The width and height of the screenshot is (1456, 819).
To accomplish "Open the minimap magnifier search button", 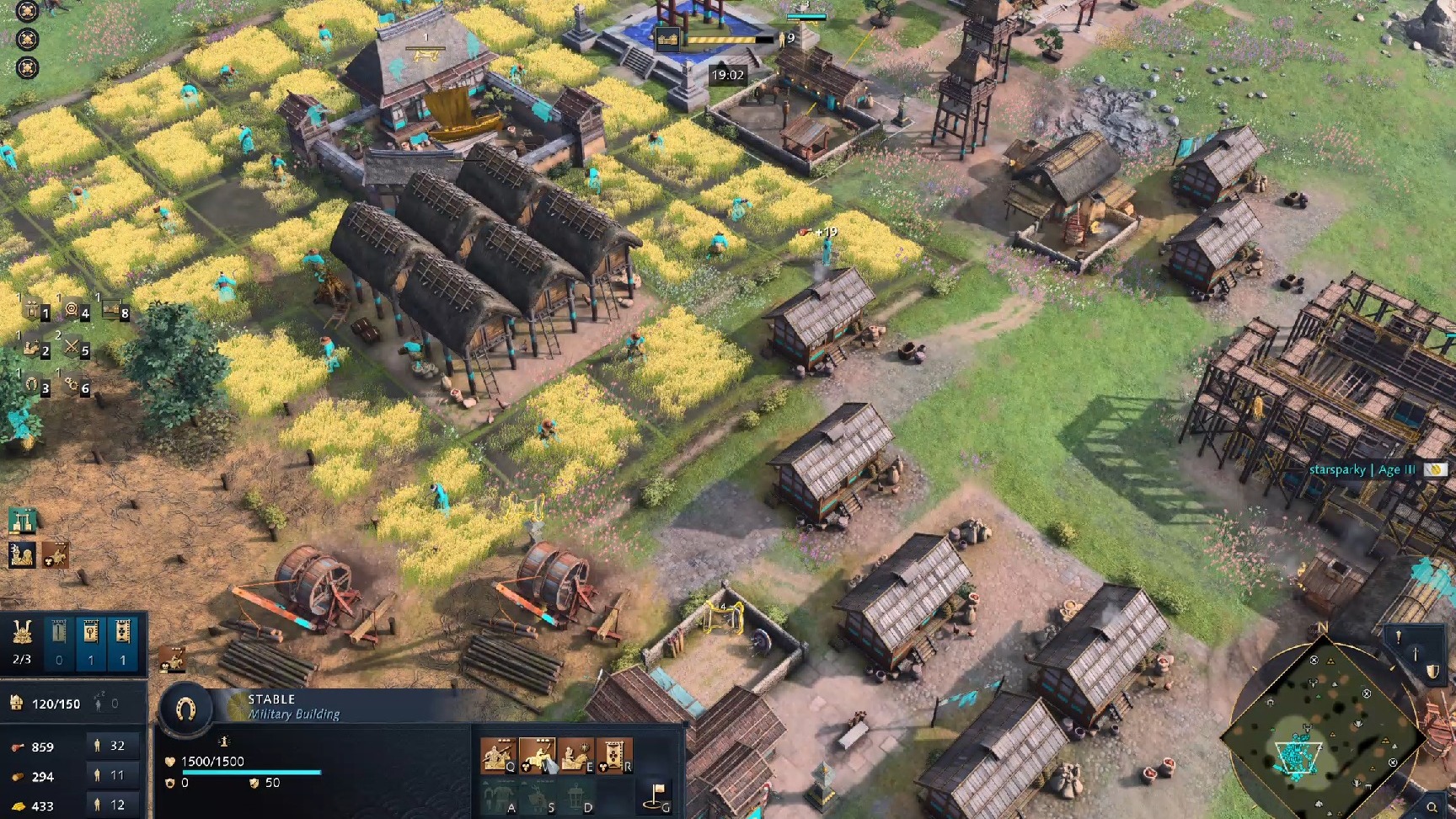I will 1432,808.
